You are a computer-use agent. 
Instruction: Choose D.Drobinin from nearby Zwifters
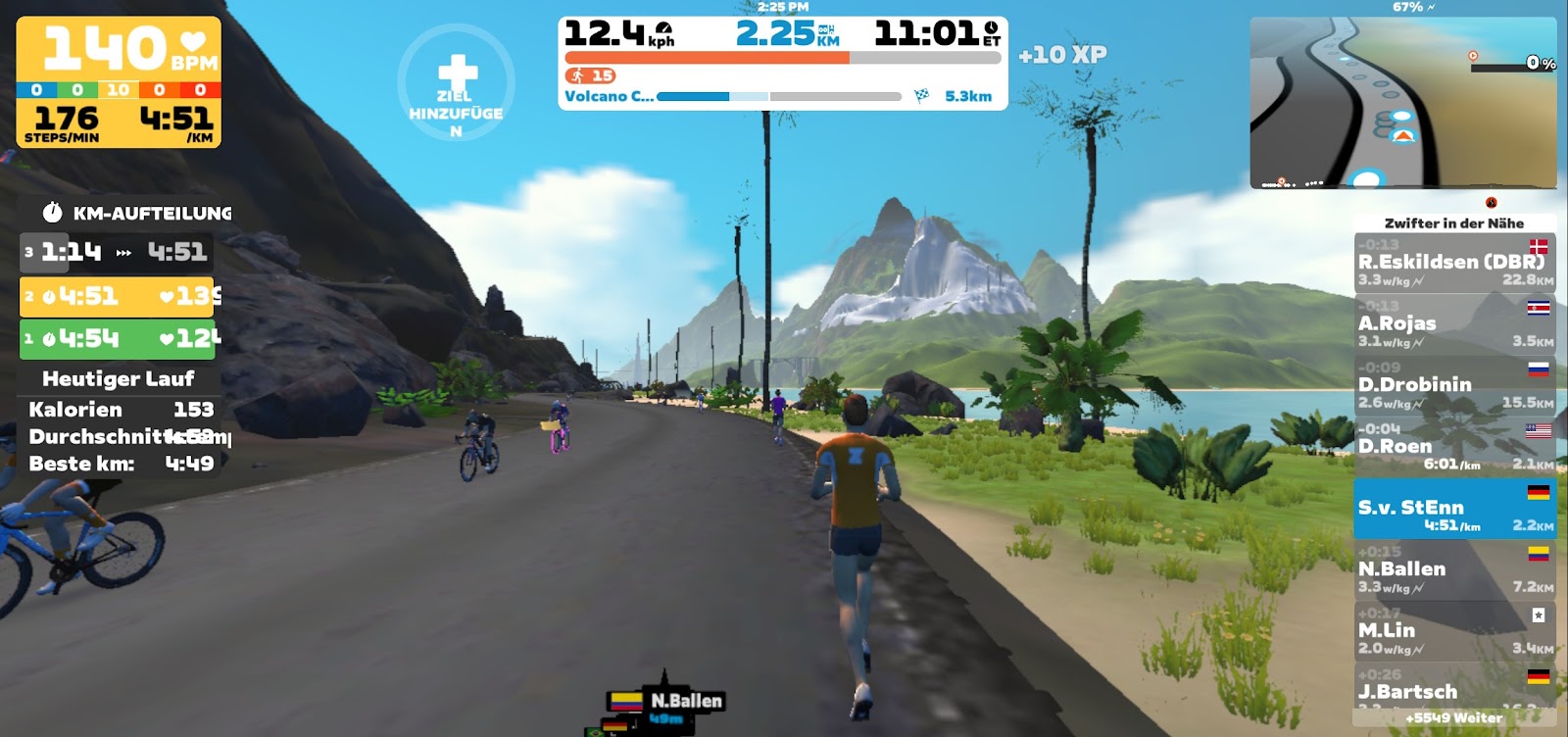coord(1454,386)
